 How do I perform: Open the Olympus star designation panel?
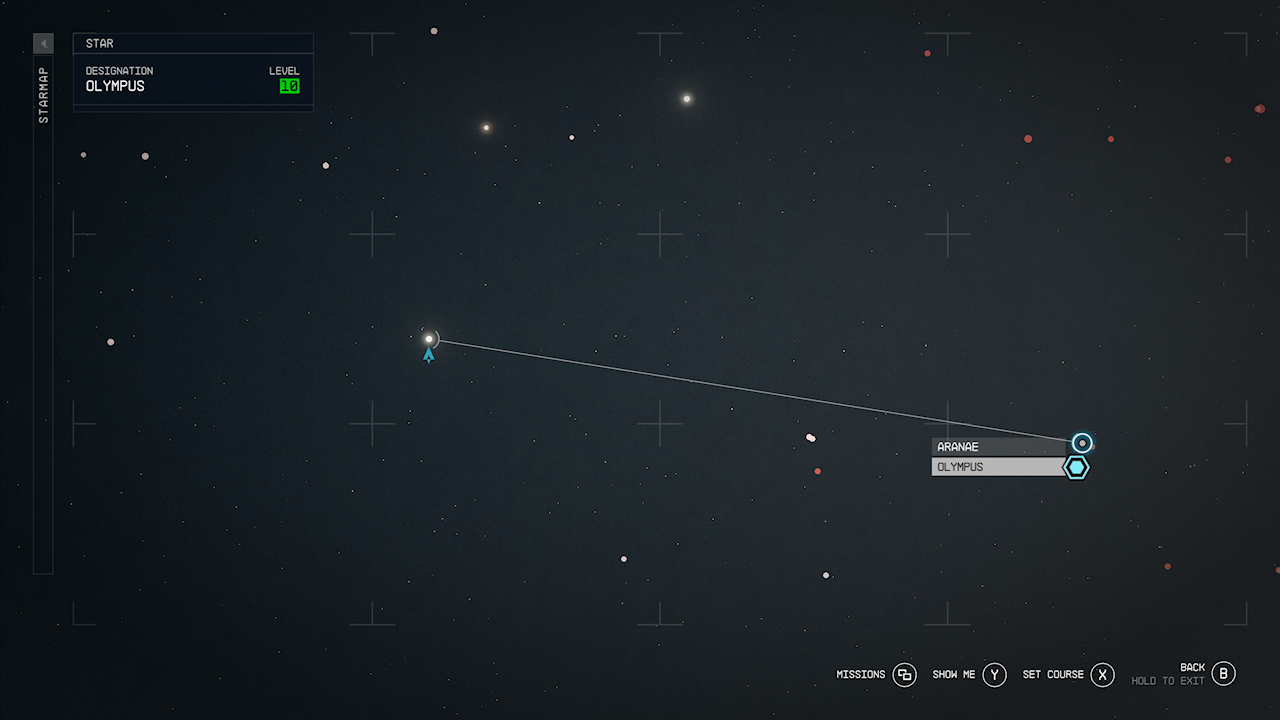pos(193,79)
